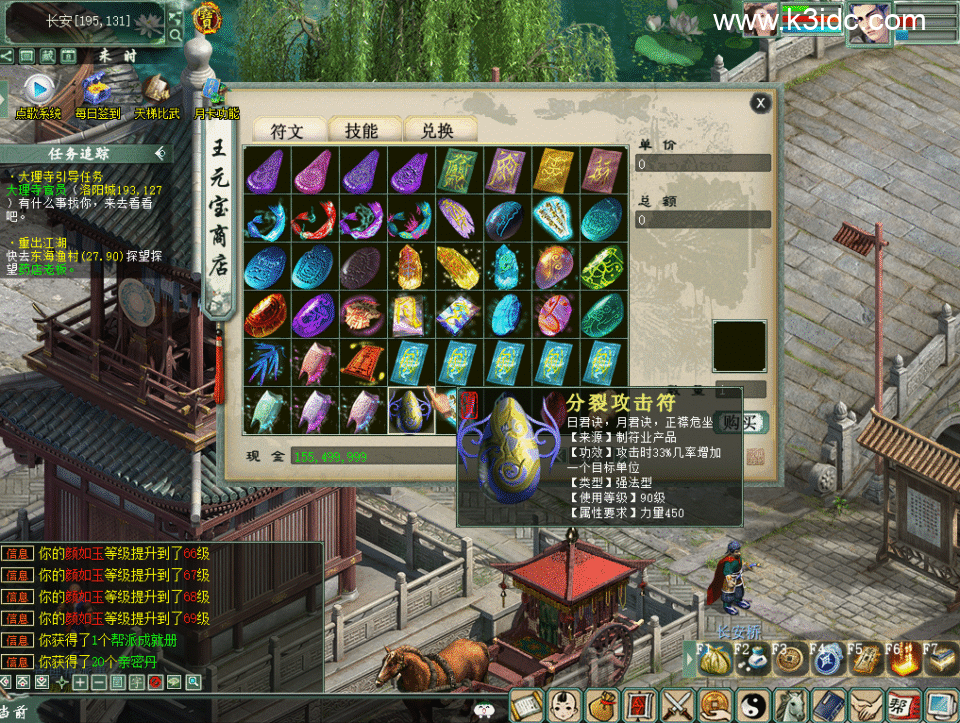This screenshot has height=723, width=960.
Task: Select the 兑换 exchange tab
Action: (437, 130)
